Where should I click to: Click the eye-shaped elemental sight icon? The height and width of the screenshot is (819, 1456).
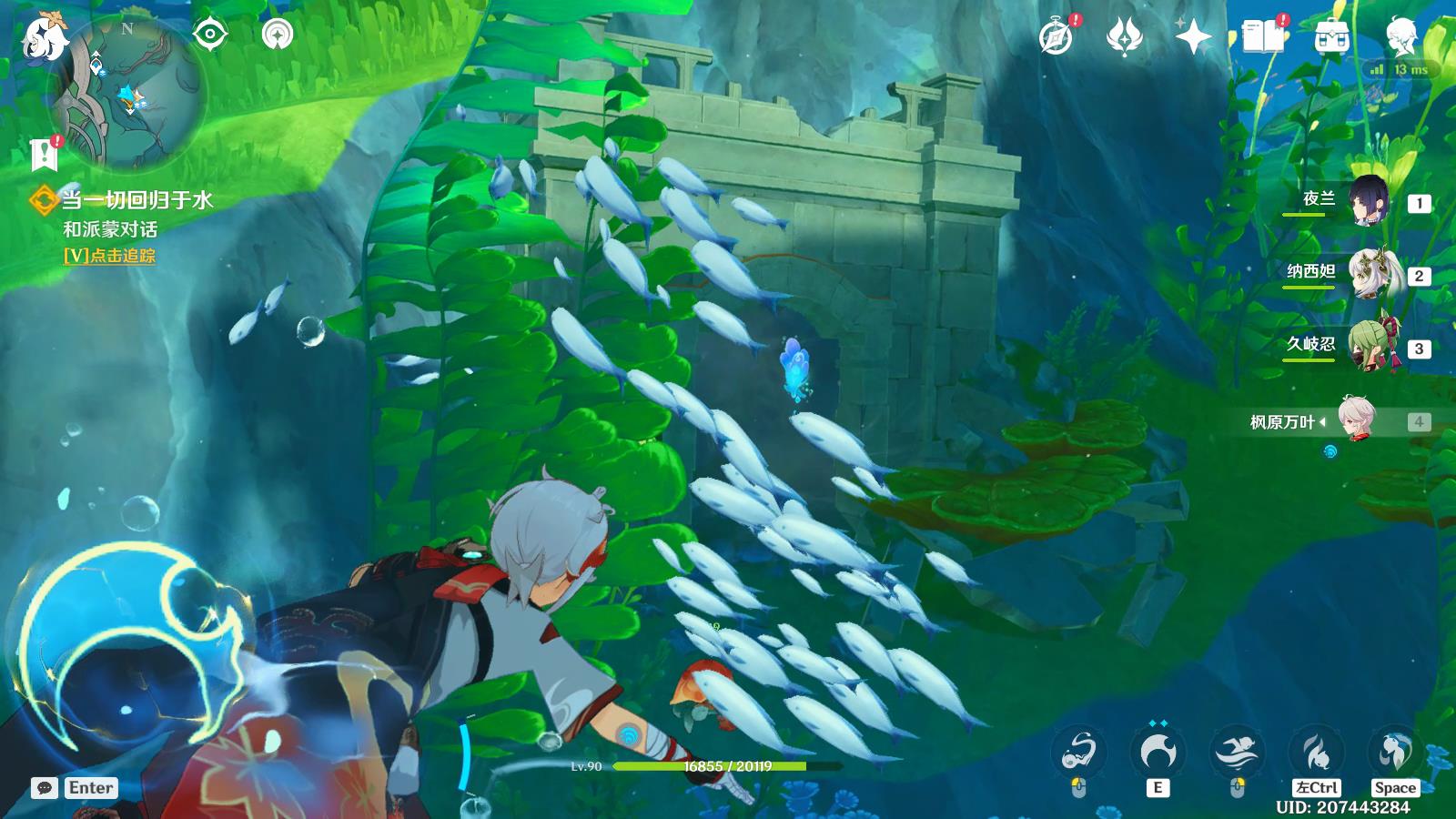click(x=210, y=35)
